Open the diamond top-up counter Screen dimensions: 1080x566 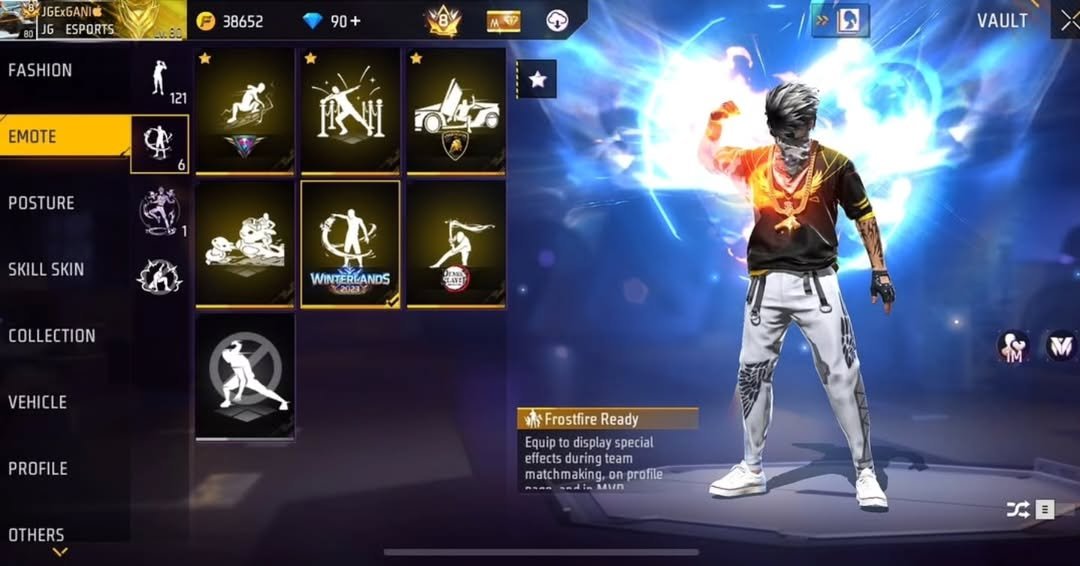click(334, 21)
